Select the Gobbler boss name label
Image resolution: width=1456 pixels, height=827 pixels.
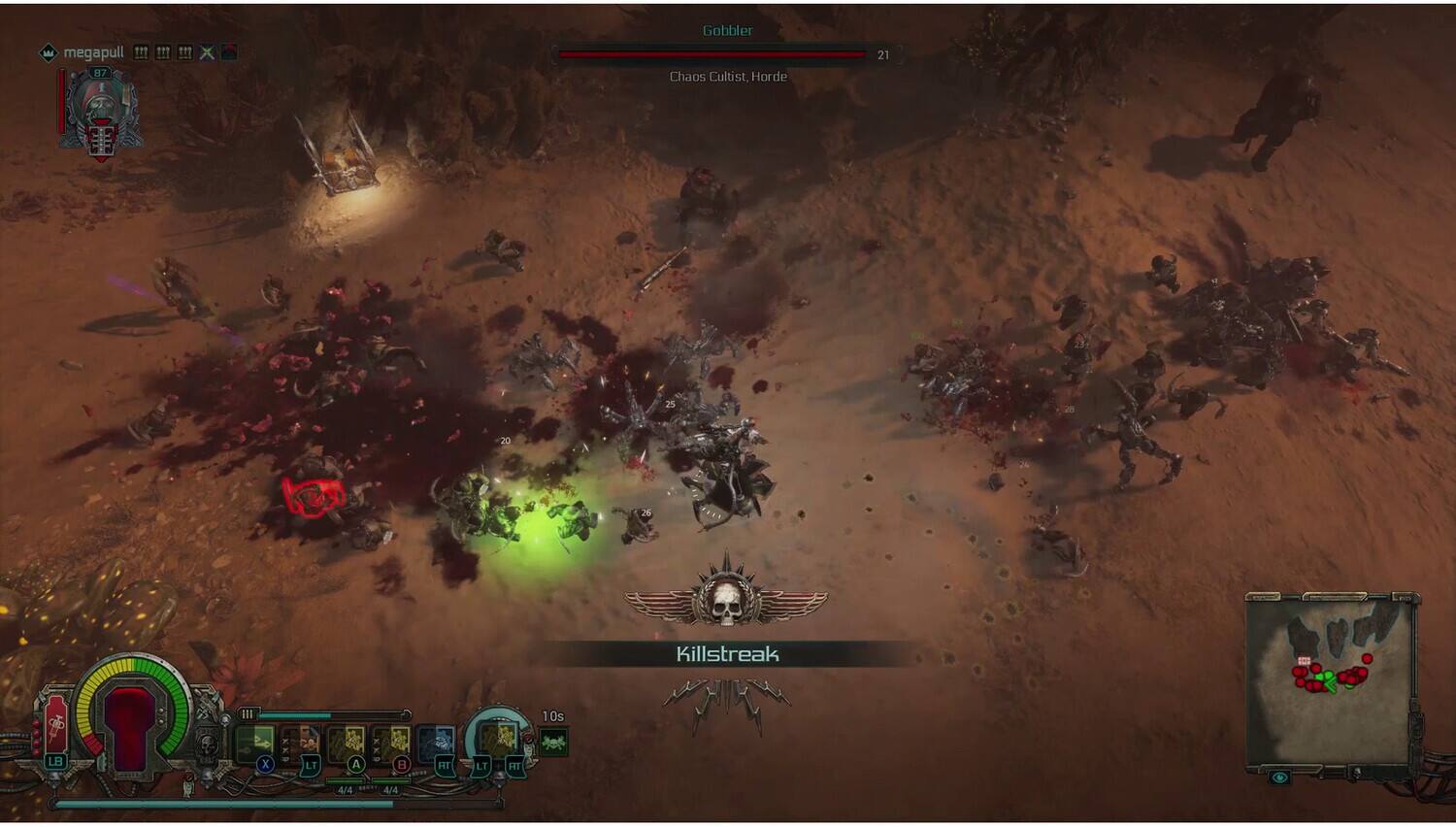(726, 30)
